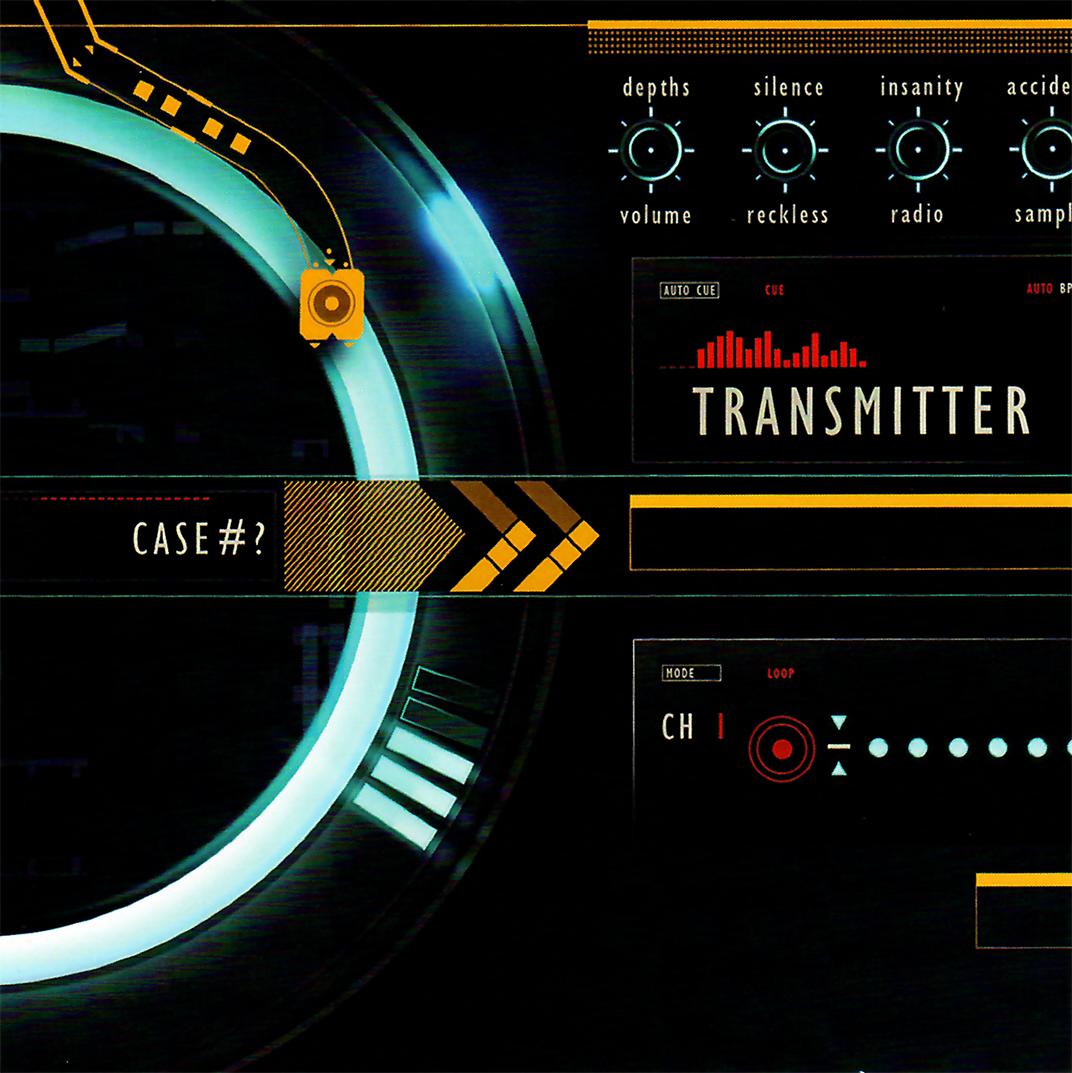This screenshot has width=1072, height=1073.
Task: Enable the red LOOP option
Action: pyautogui.click(x=780, y=673)
